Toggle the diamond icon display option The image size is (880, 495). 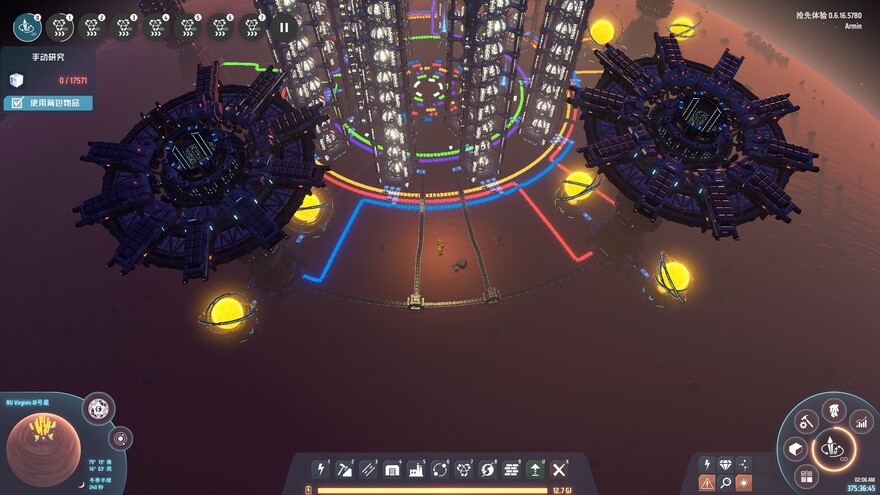click(725, 464)
